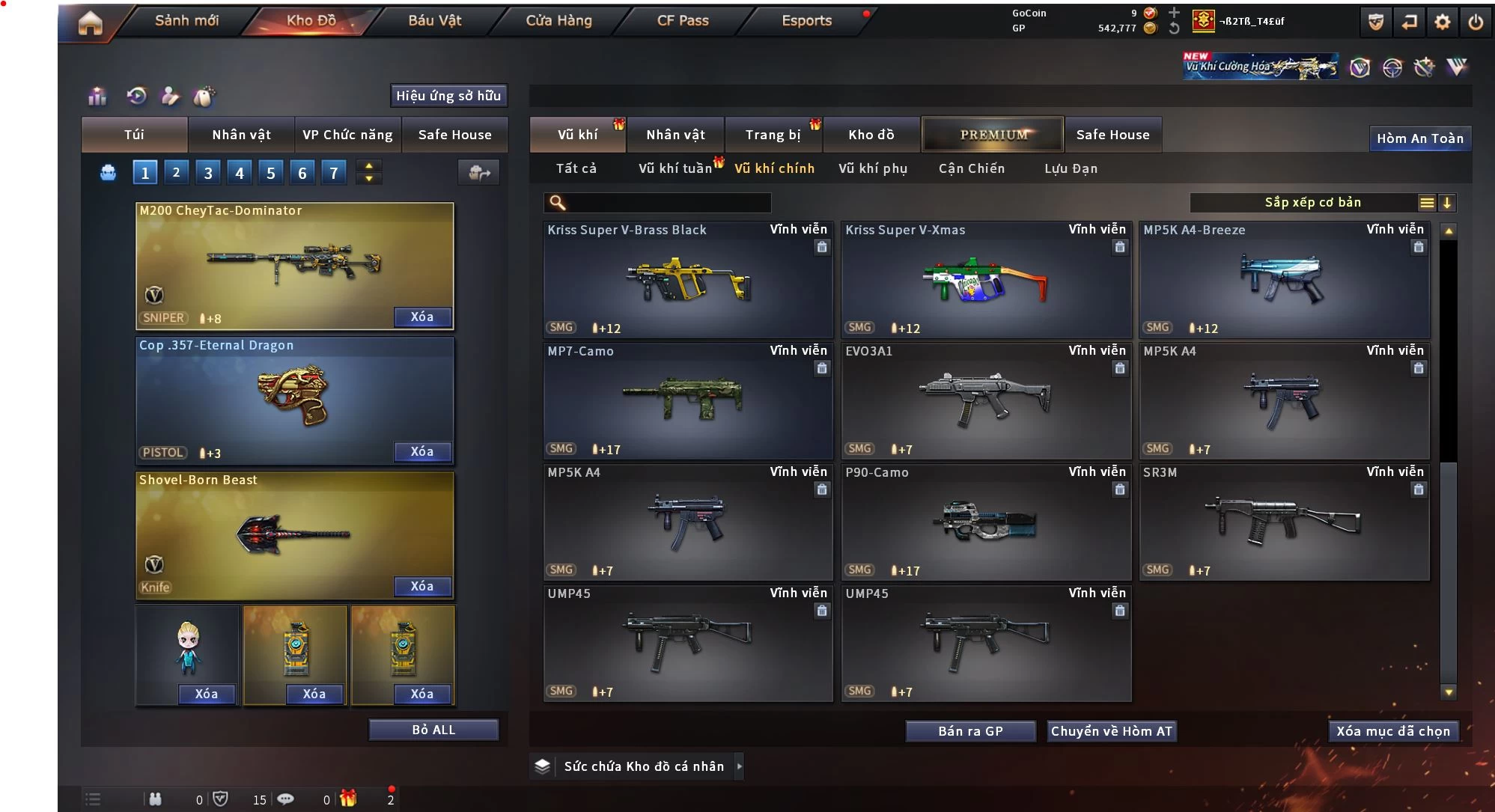Click the Bỏ ALL button
The height and width of the screenshot is (812, 1495).
tap(433, 730)
